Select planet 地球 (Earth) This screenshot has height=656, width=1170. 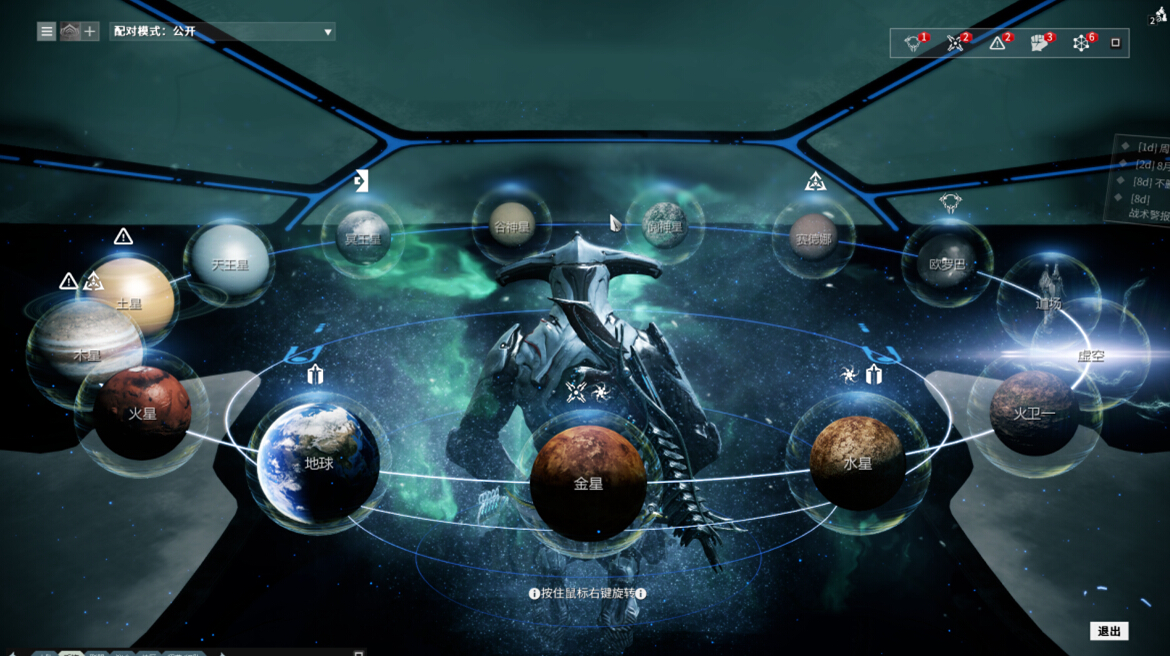[x=318, y=464]
